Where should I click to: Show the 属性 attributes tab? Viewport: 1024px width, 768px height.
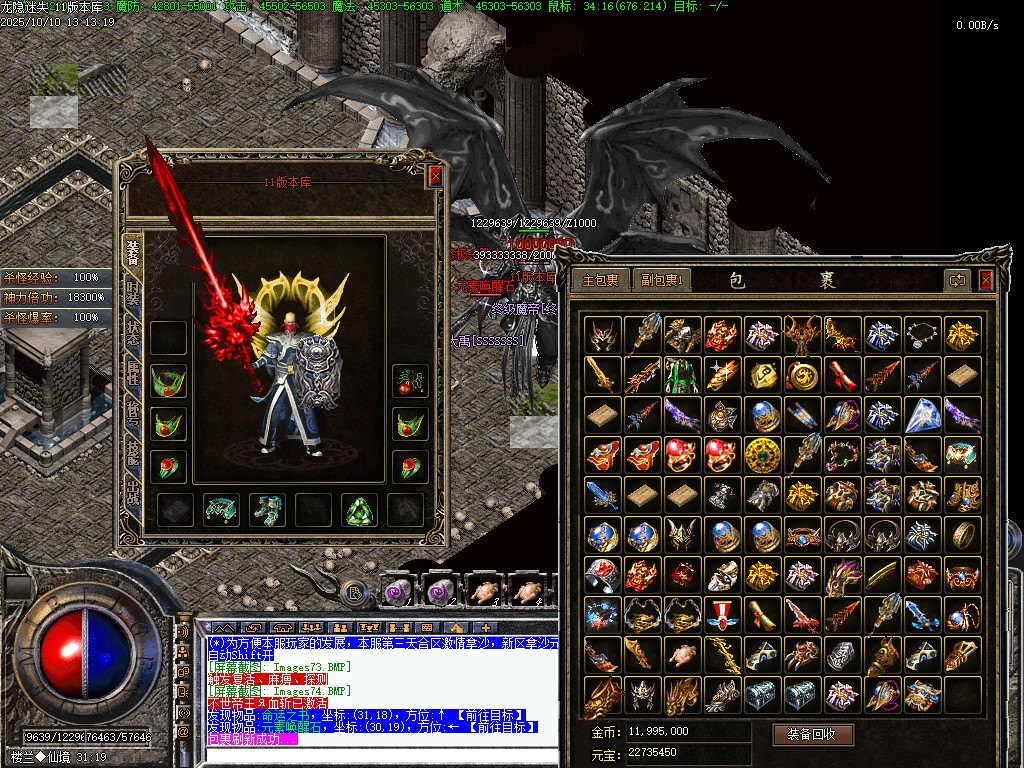coord(132,373)
